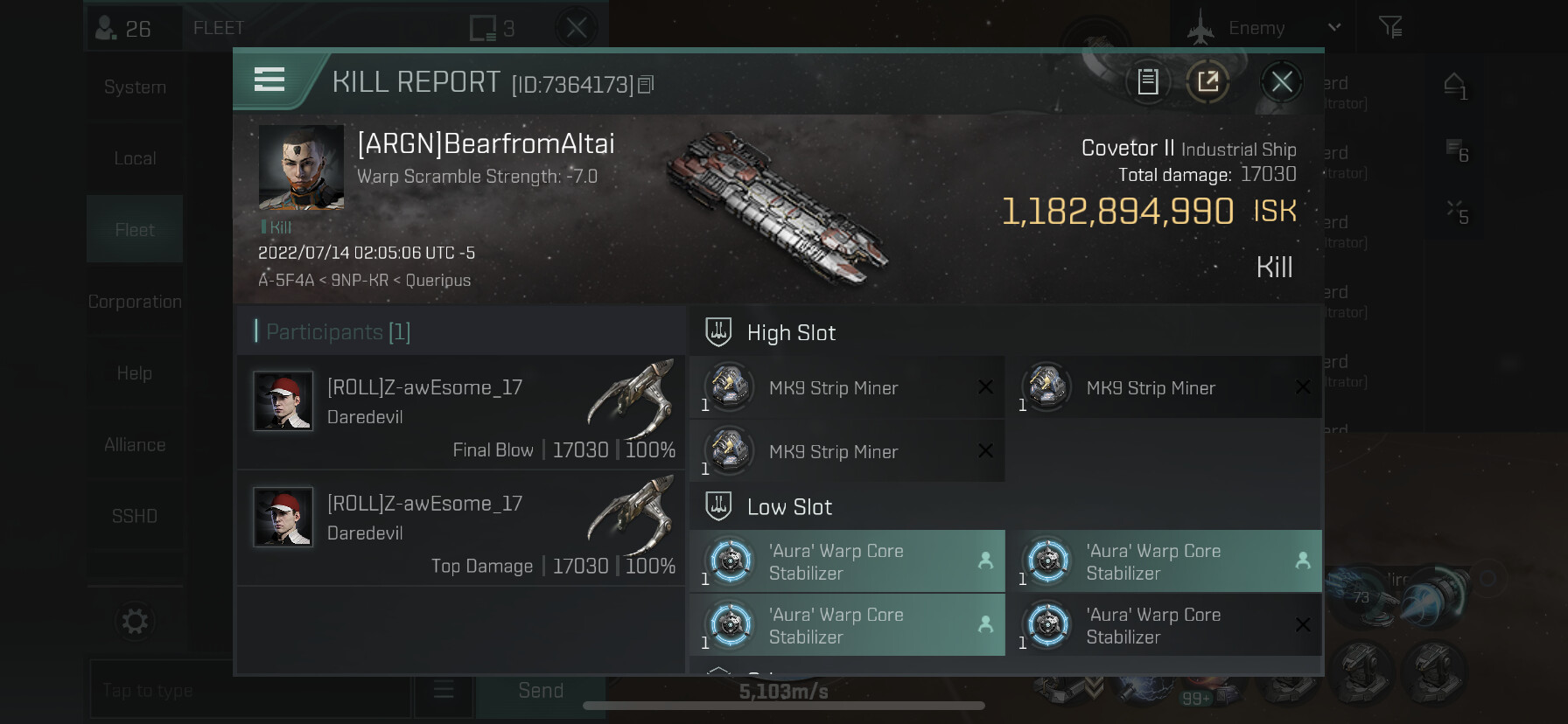
Task: Open the SSHD chat channel
Action: (135, 517)
